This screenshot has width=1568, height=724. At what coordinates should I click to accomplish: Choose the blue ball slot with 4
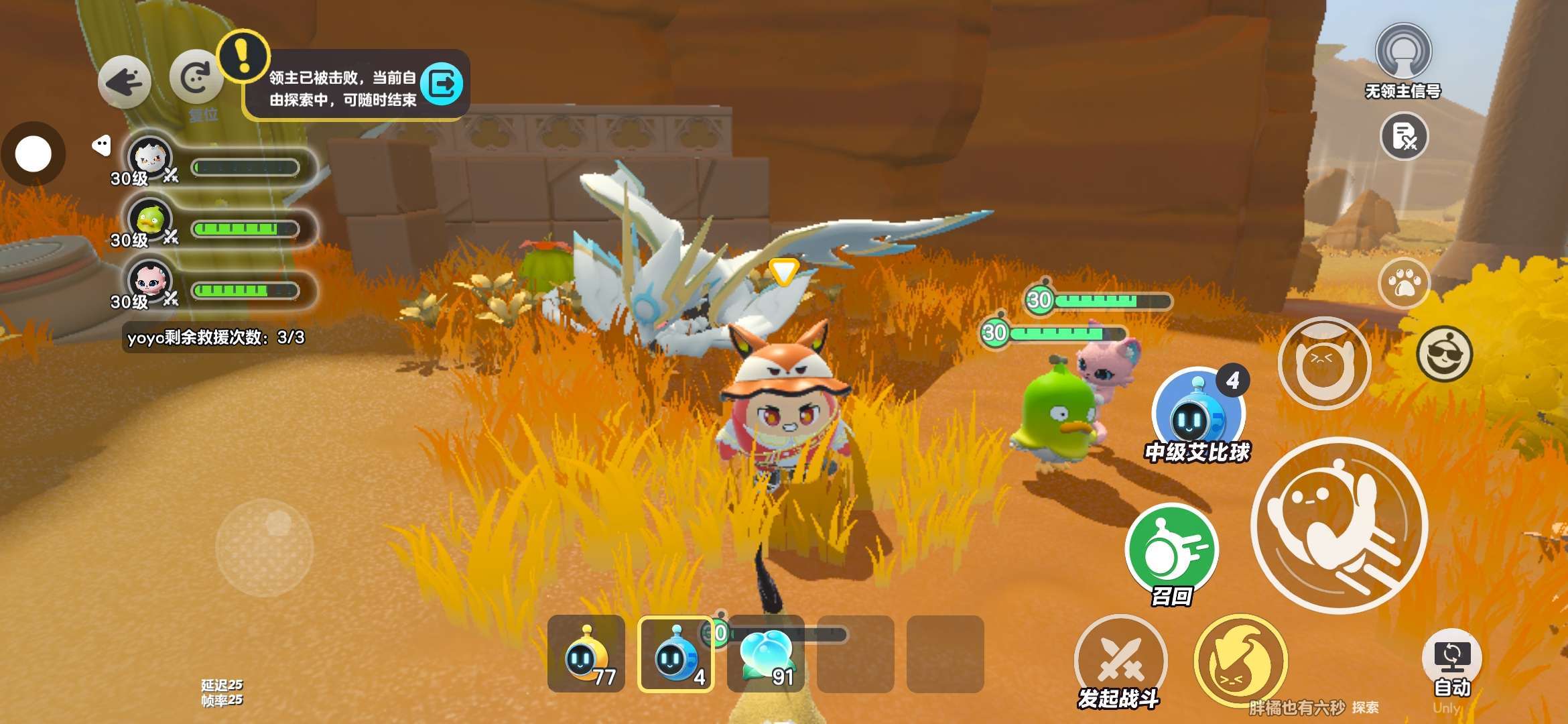675,654
